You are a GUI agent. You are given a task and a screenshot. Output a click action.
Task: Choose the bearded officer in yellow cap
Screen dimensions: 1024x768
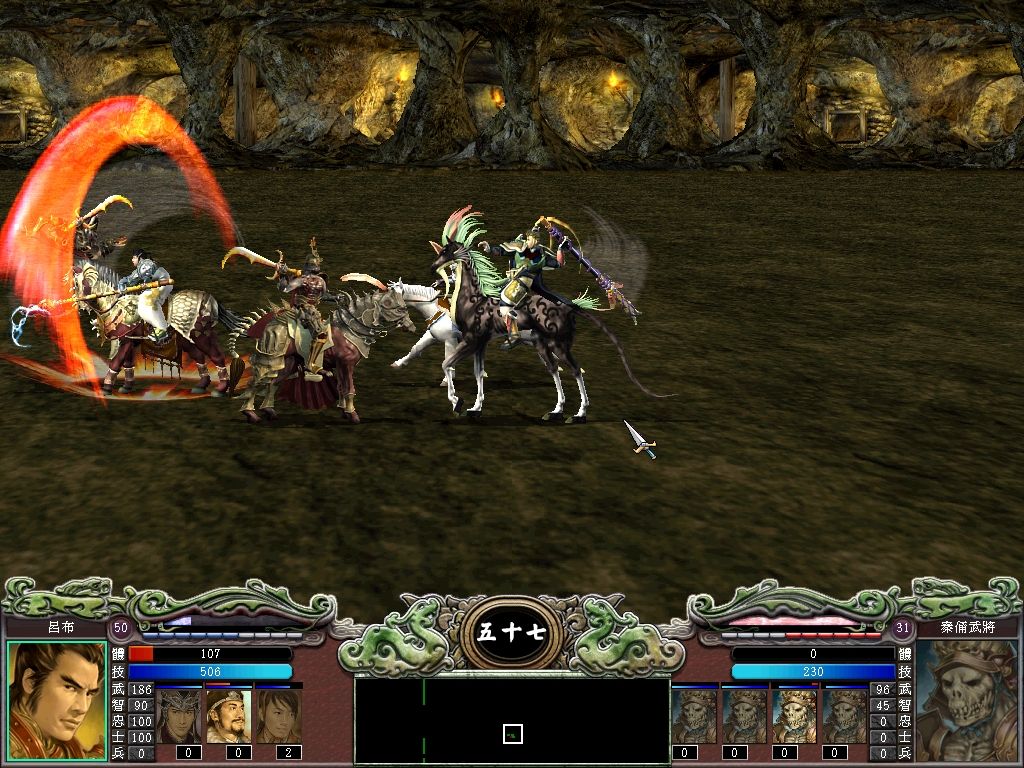coord(229,715)
